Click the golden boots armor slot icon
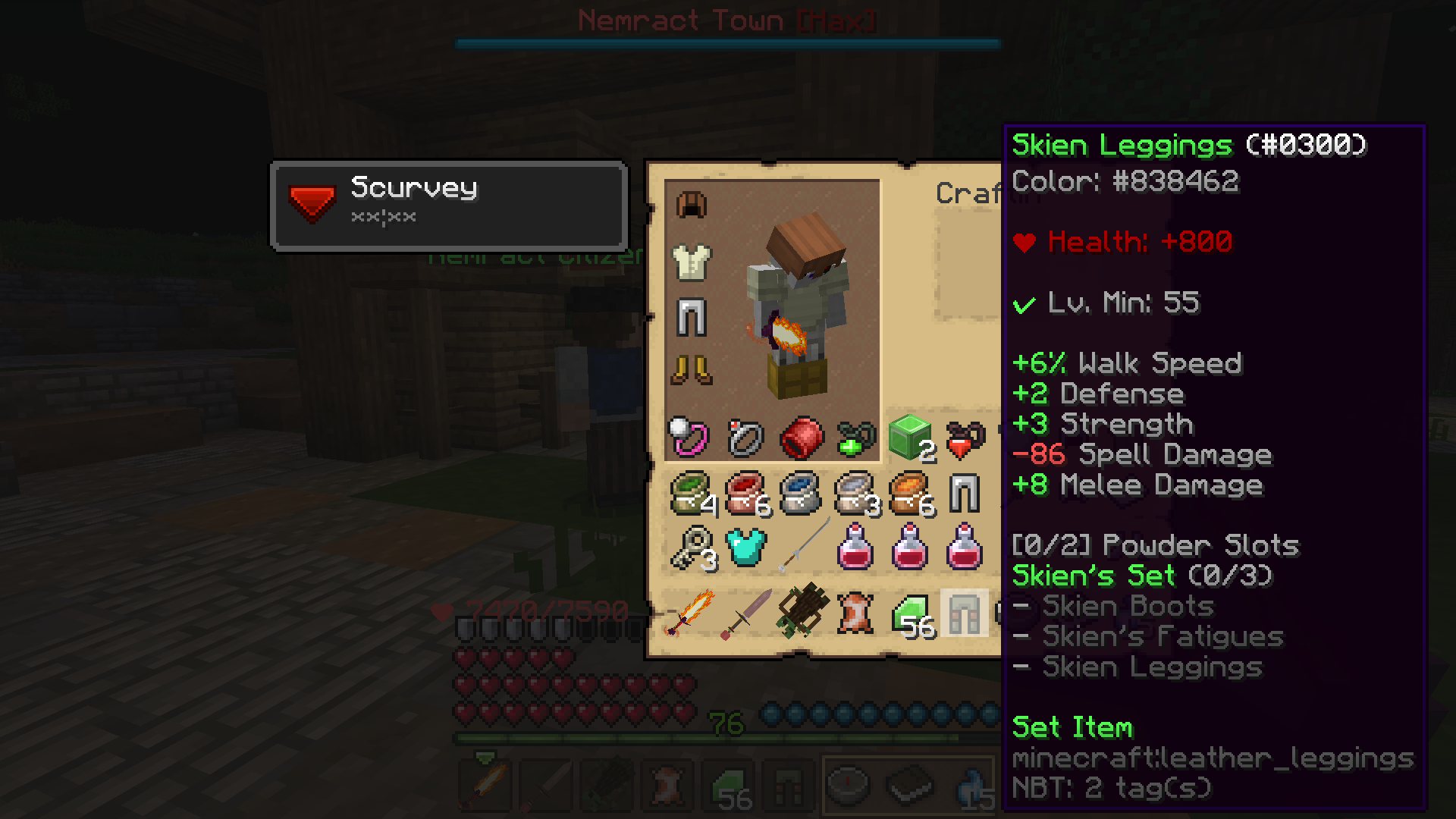Image resolution: width=1456 pixels, height=819 pixels. point(692,370)
